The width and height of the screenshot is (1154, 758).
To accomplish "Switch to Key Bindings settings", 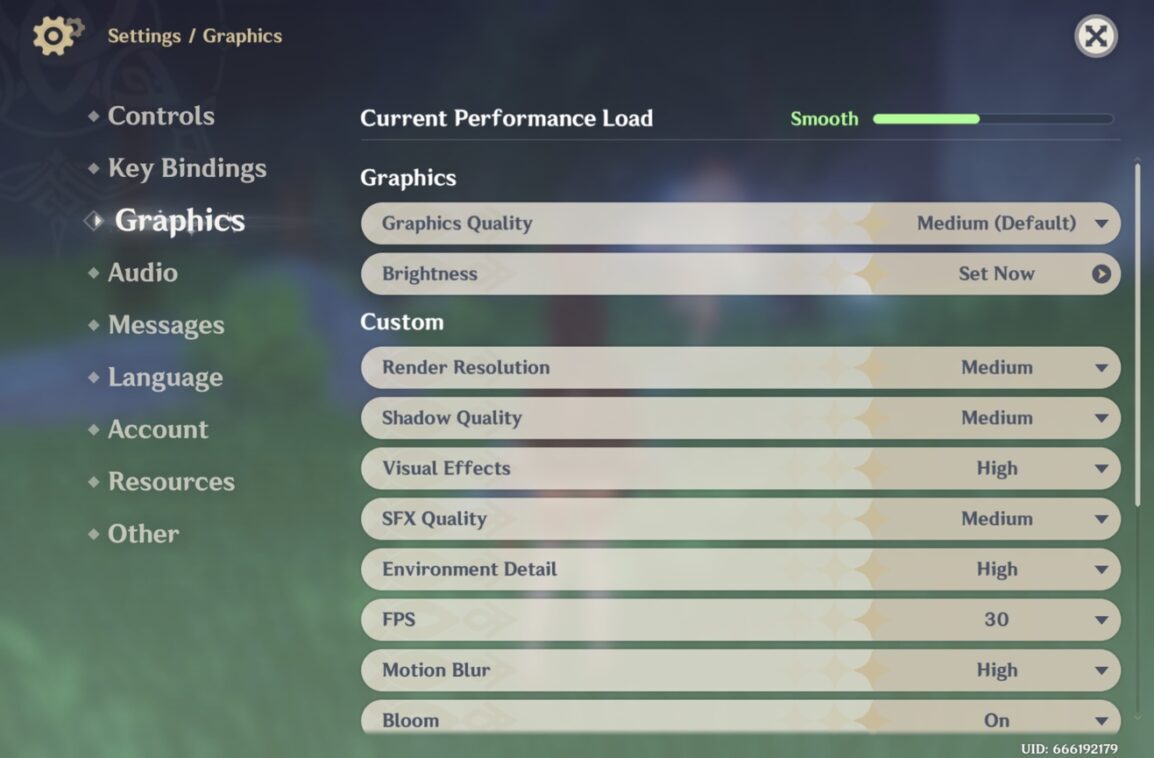I will click(x=186, y=168).
